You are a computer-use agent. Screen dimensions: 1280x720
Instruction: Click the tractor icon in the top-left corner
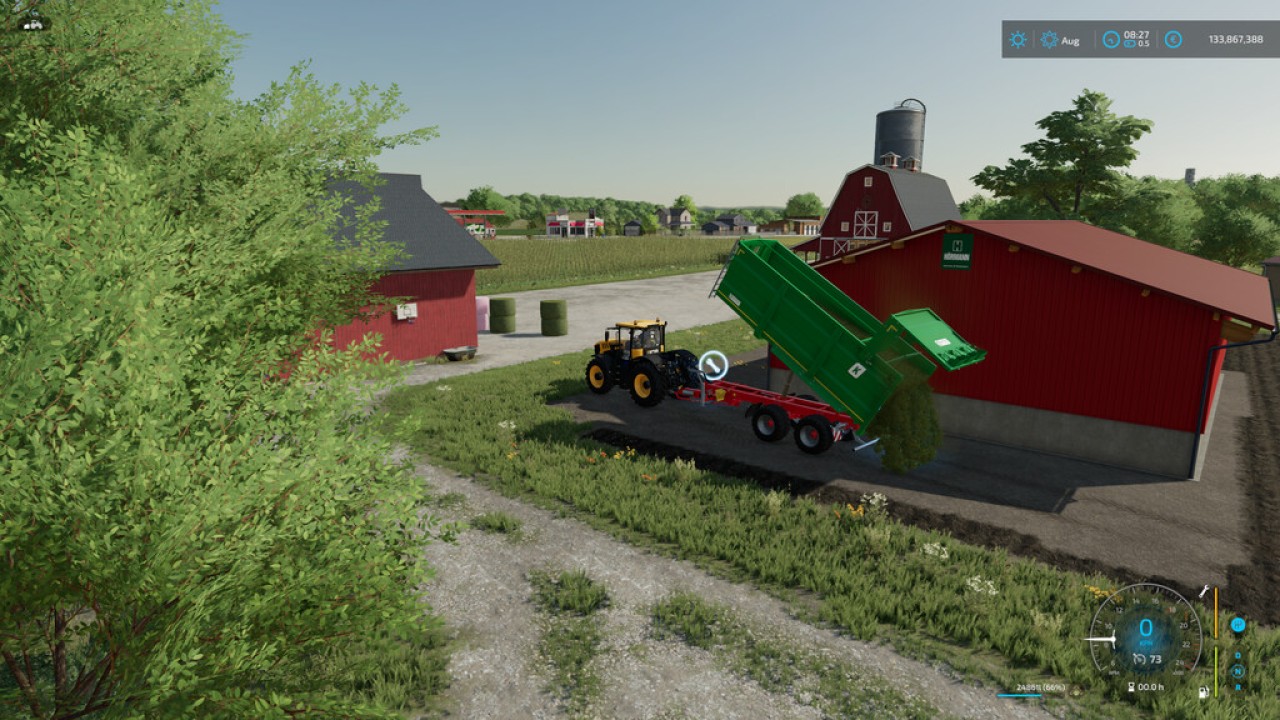(33, 22)
